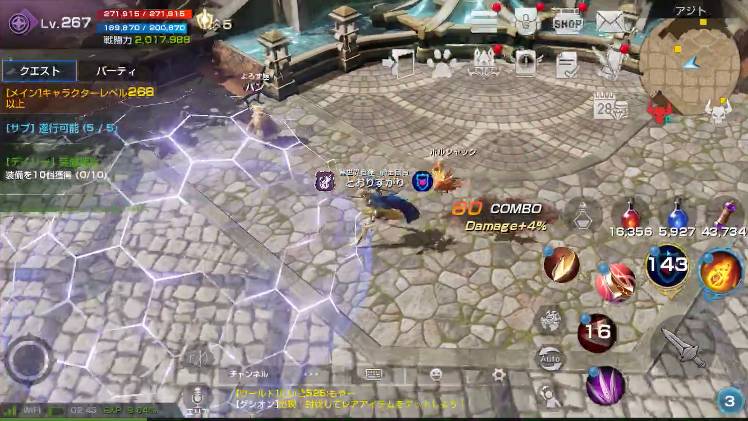Open the pet paw menu
This screenshot has height=421, width=748.
pyautogui.click(x=441, y=64)
